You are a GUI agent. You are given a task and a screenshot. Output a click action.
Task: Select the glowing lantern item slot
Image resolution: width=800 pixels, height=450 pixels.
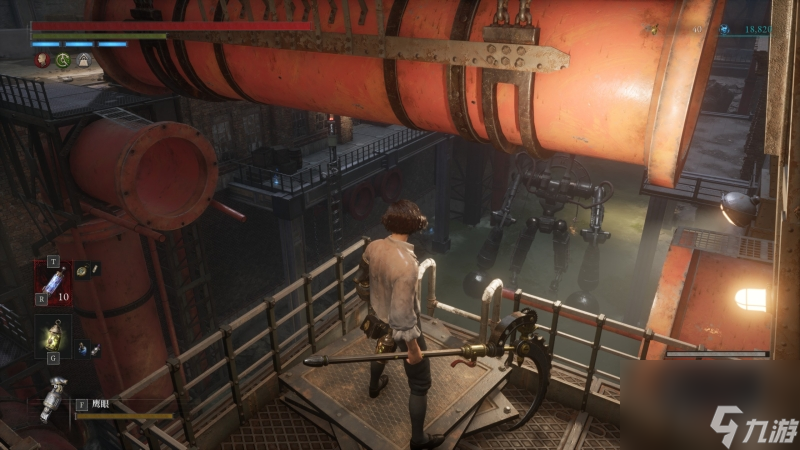pos(53,338)
